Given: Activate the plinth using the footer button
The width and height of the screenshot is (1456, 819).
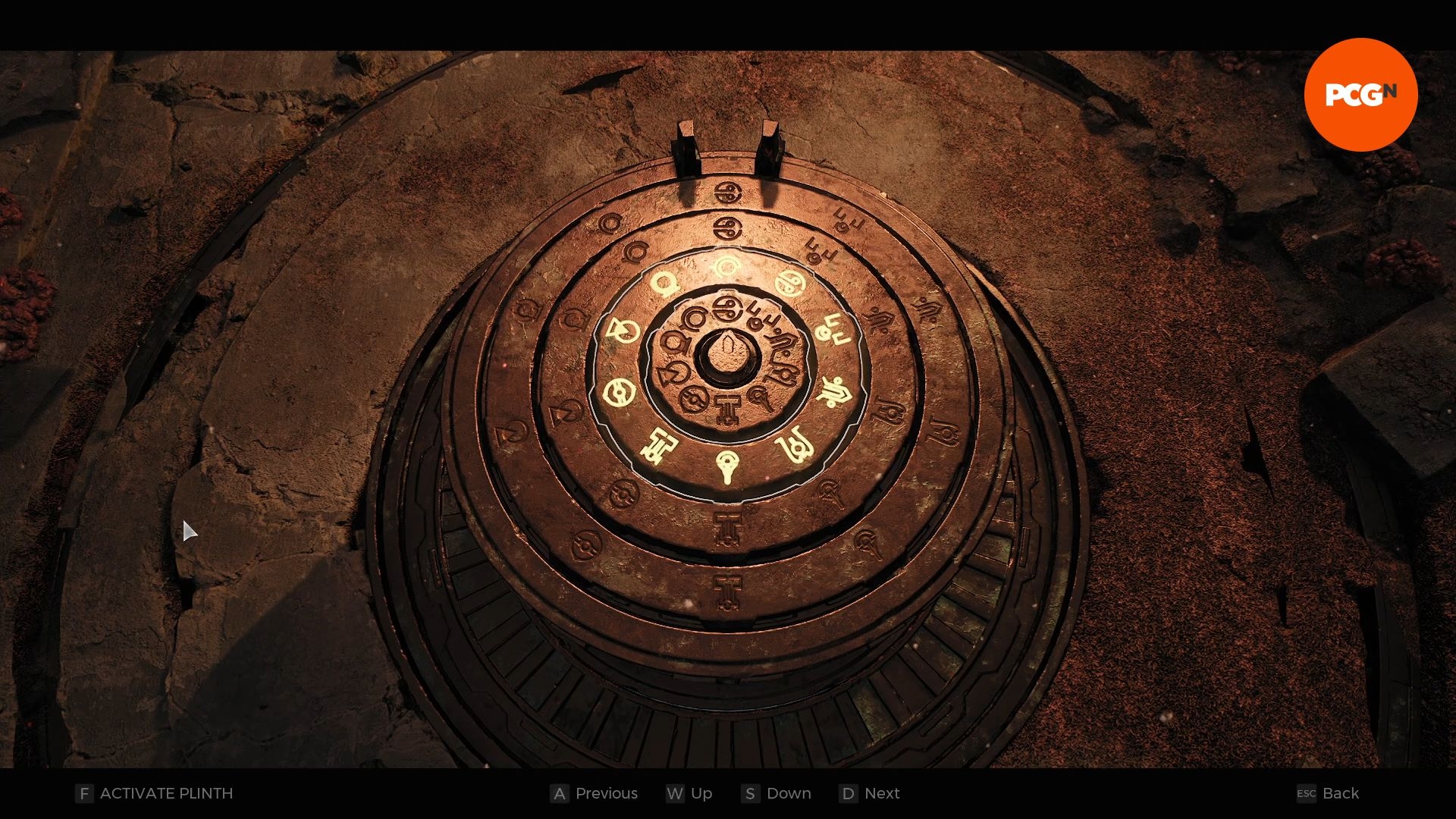Looking at the screenshot, I should point(155,793).
